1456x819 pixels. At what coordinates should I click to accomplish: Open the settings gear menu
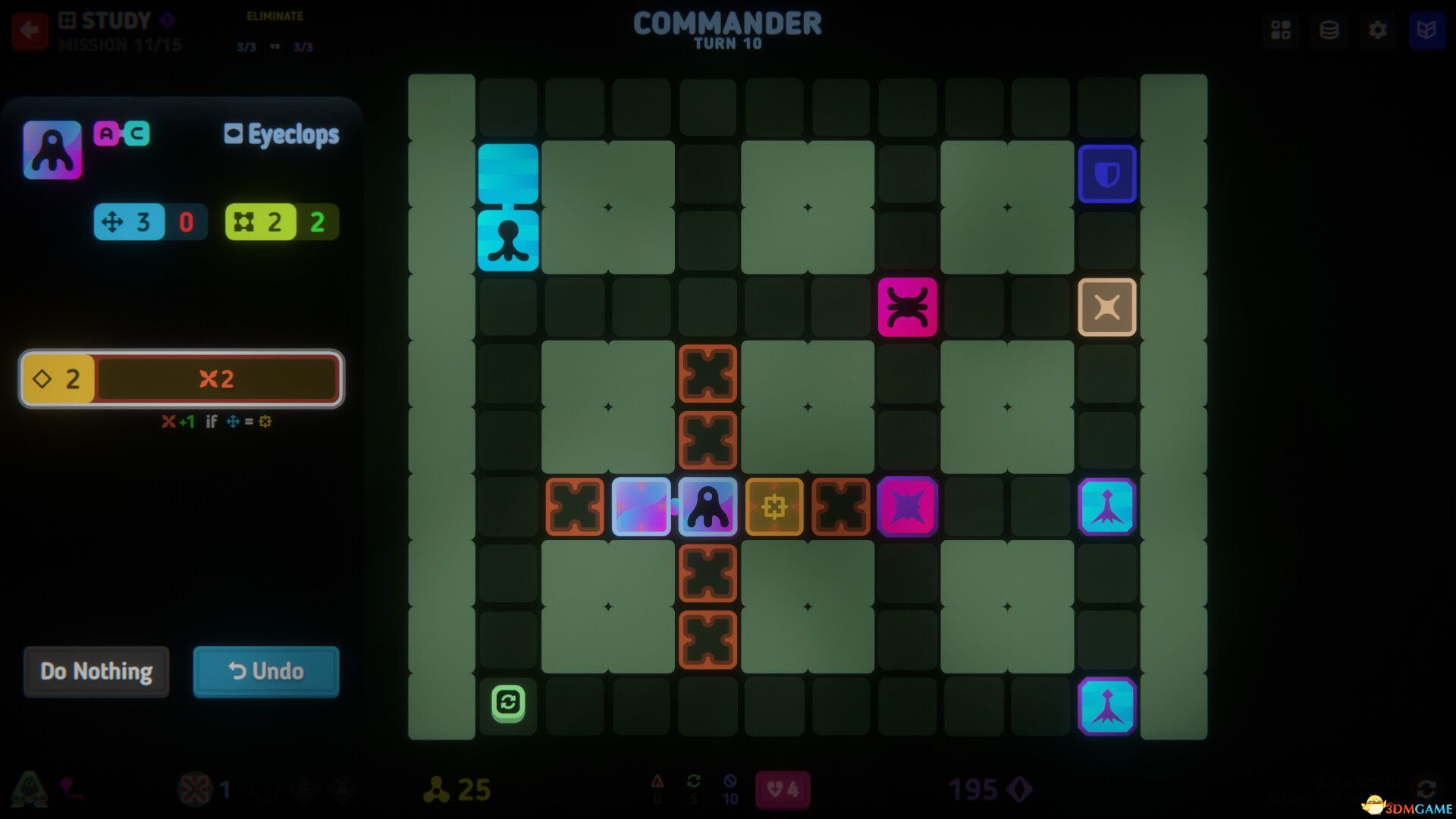tap(1379, 31)
